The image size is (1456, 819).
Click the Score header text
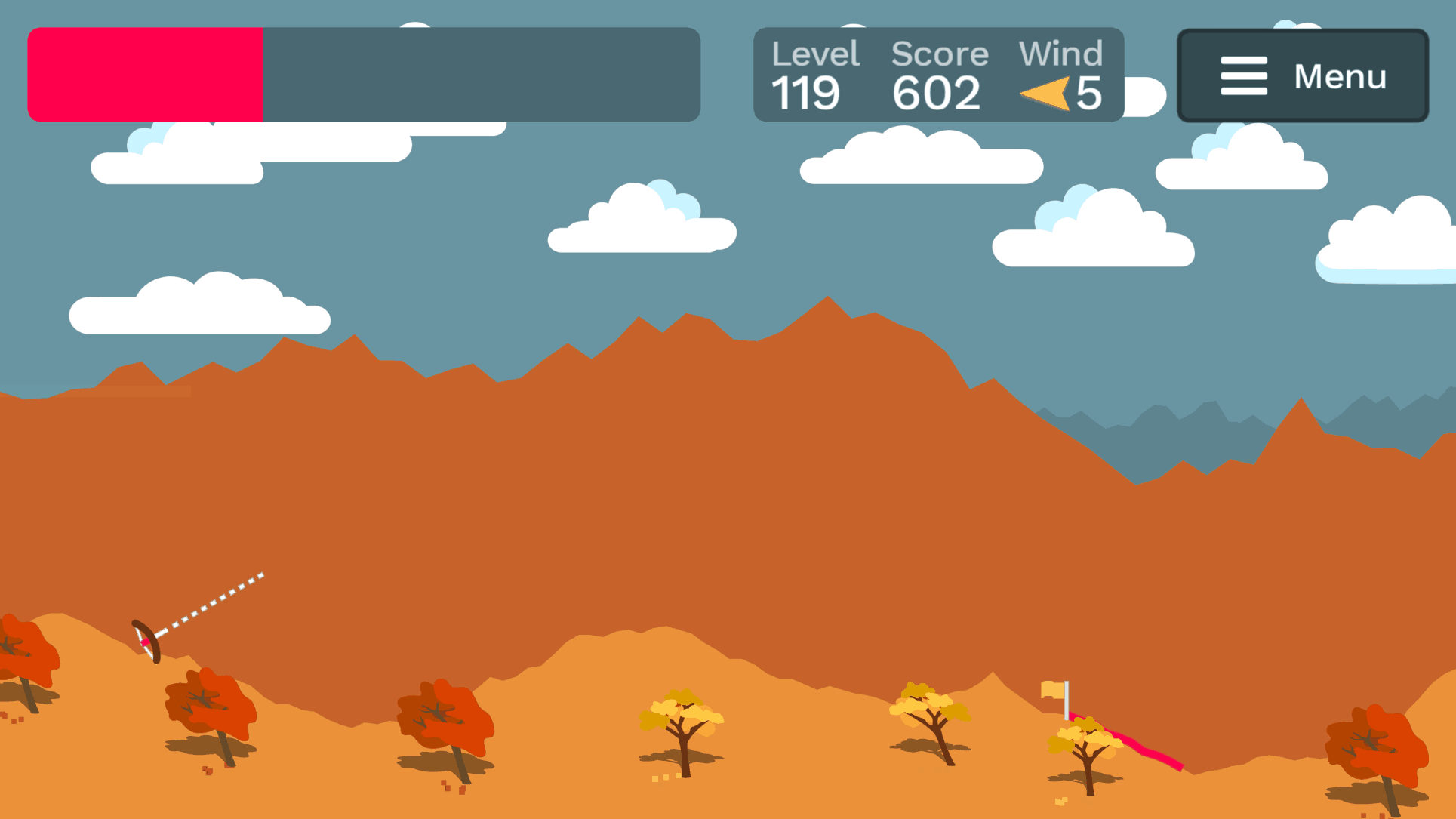click(x=940, y=53)
